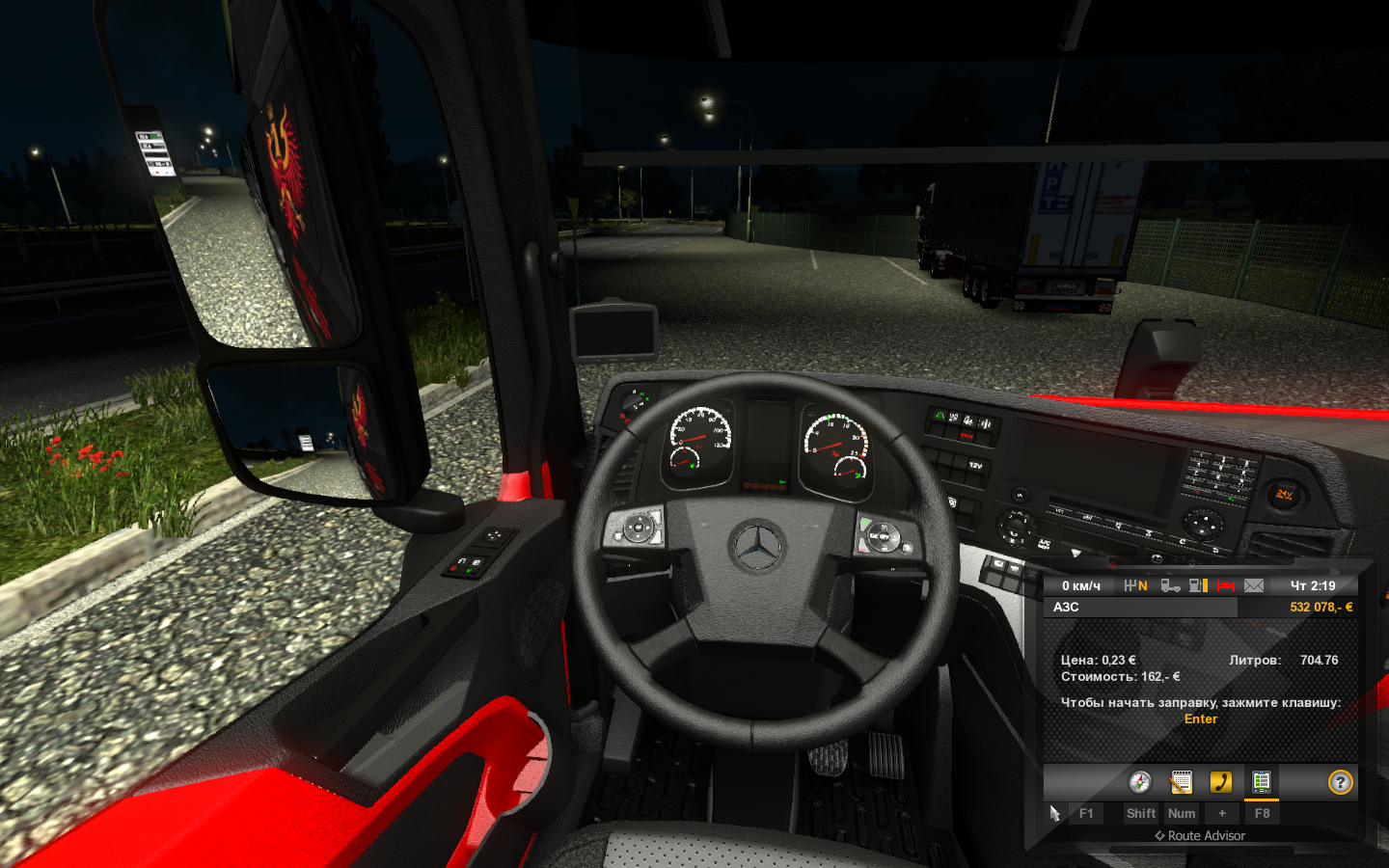Click the question mark help button
The height and width of the screenshot is (868, 1389).
coord(1340,782)
